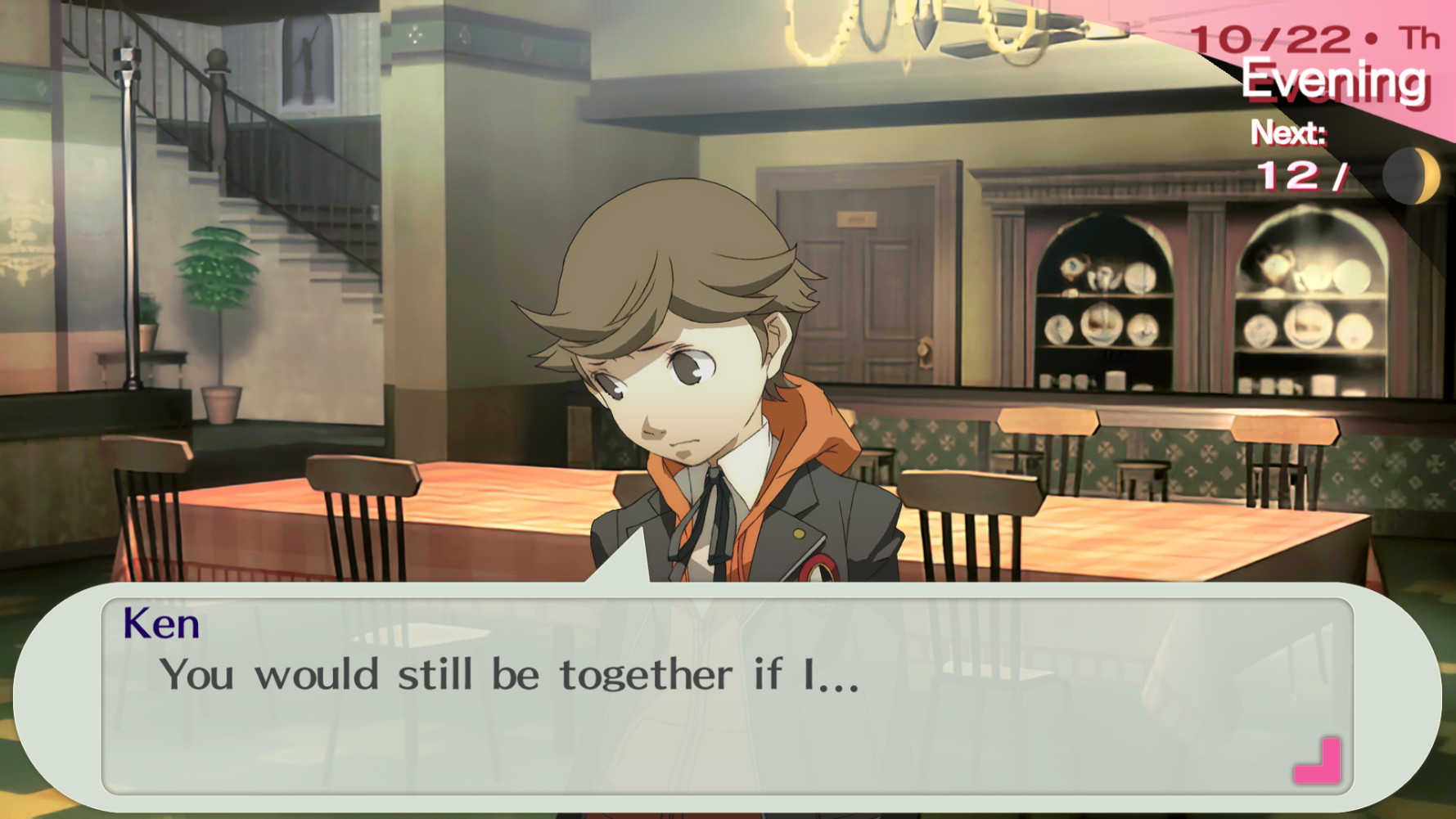Image resolution: width=1456 pixels, height=819 pixels.
Task: Select the crescent moon indicator
Action: pyautogui.click(x=1411, y=174)
